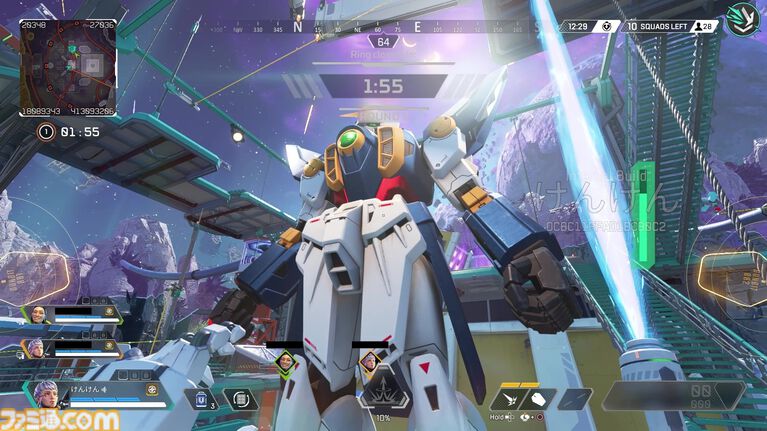Select the melee fist weapon slot
This screenshot has width=767, height=431.
536,399
